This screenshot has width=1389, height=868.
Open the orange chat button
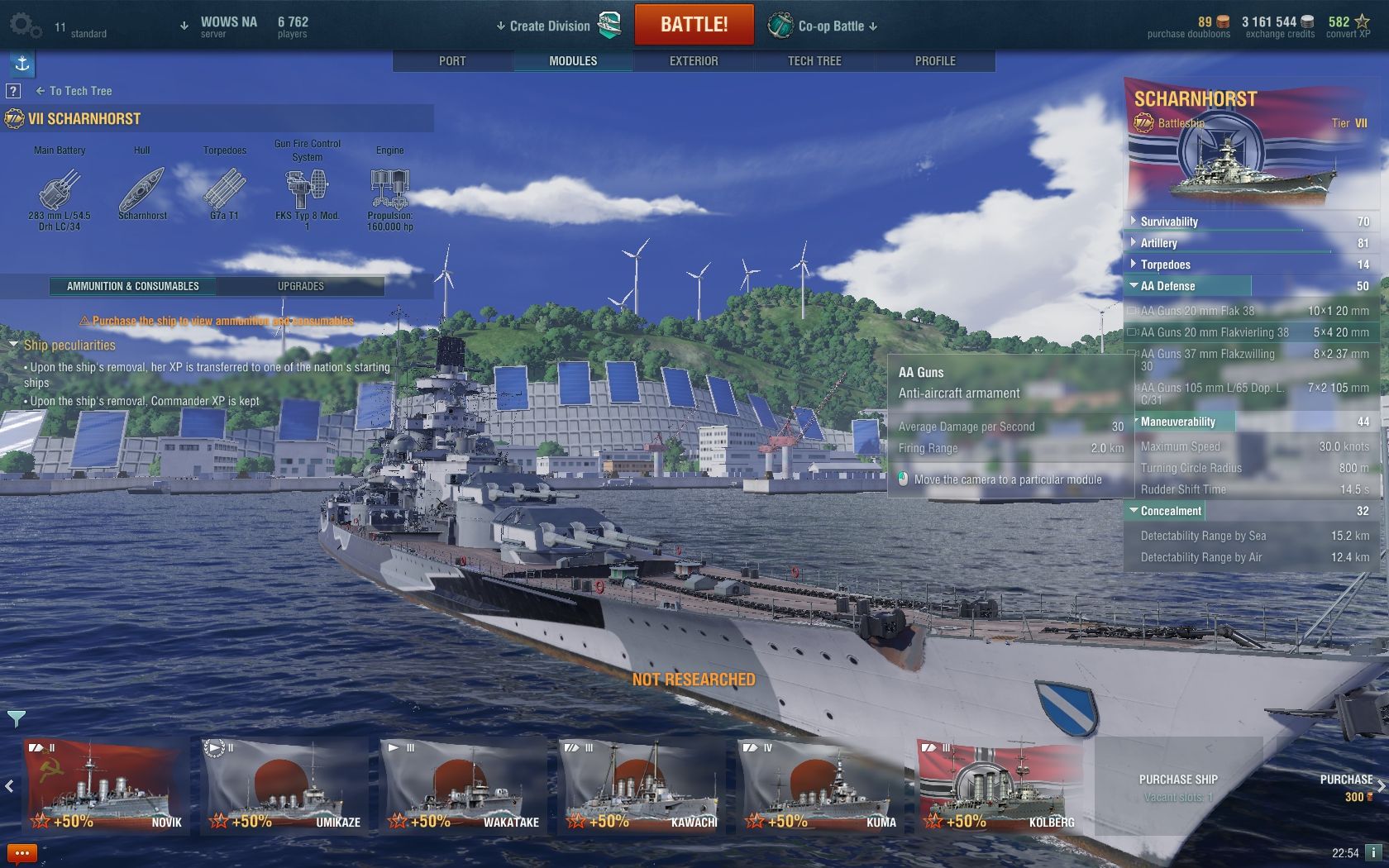tap(21, 853)
